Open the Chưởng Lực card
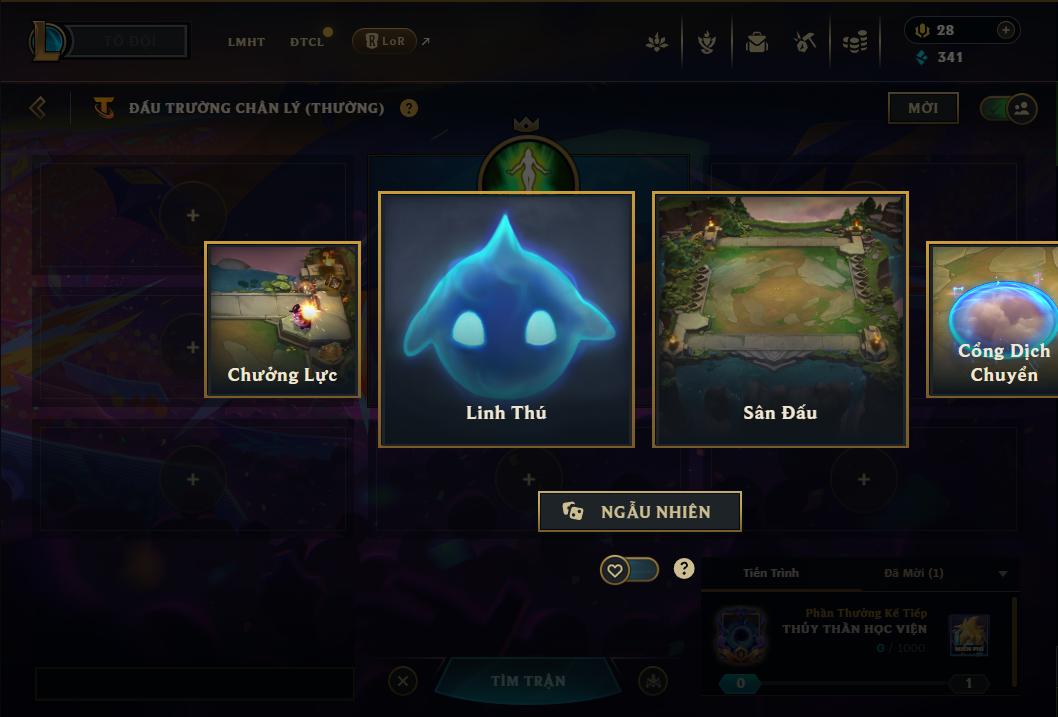1058x717 pixels. point(282,319)
